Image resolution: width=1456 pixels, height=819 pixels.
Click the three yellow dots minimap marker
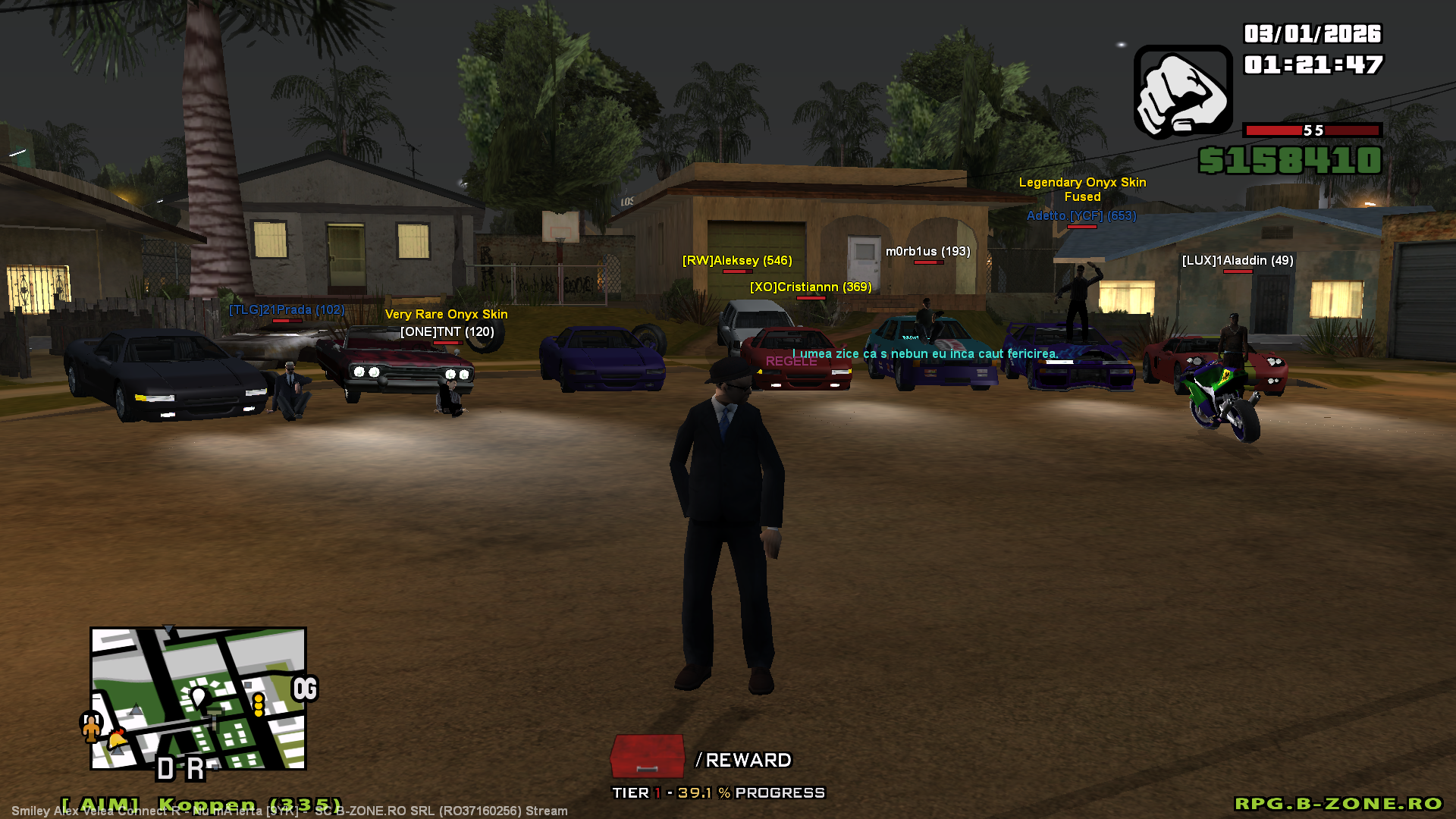pos(259,704)
